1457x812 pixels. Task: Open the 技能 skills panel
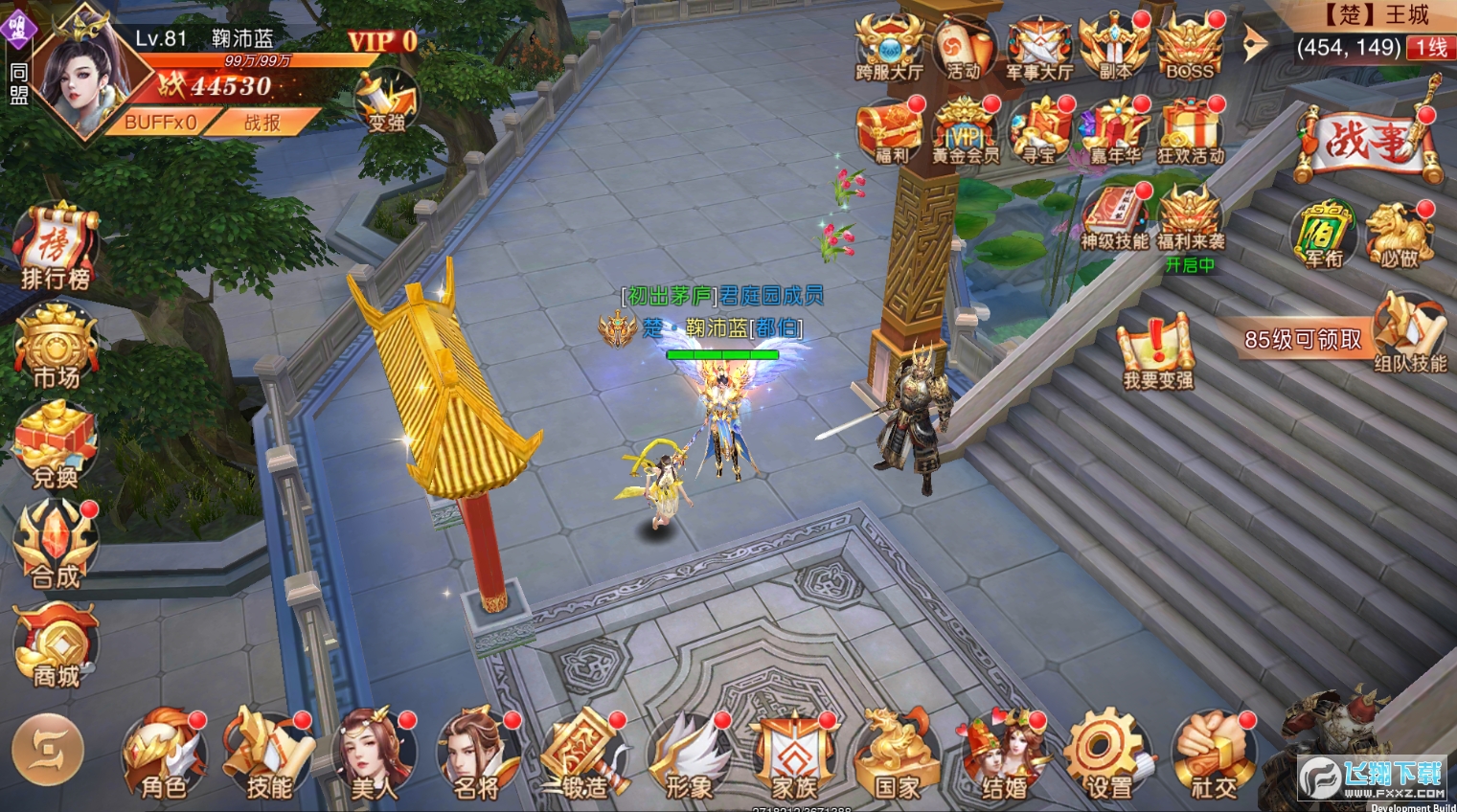click(x=268, y=756)
